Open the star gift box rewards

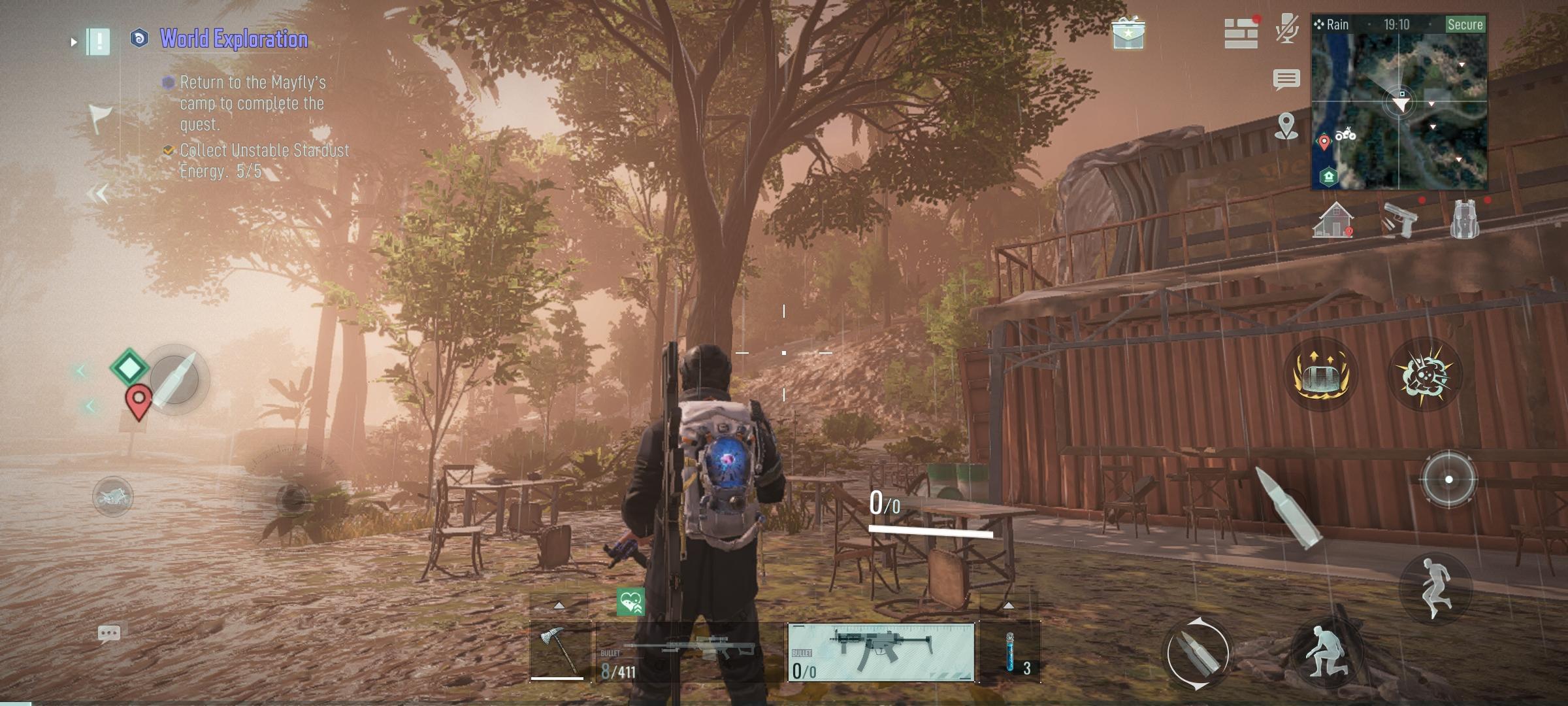point(1128,33)
